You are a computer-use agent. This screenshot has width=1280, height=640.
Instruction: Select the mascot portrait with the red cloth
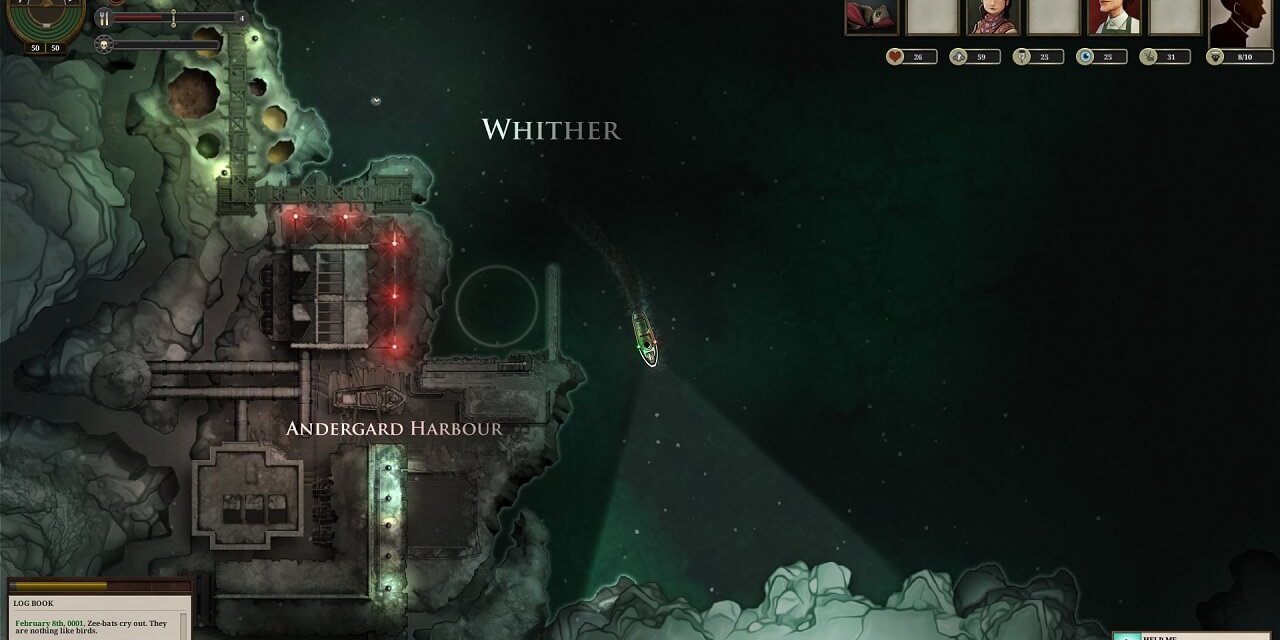pyautogui.click(x=871, y=17)
